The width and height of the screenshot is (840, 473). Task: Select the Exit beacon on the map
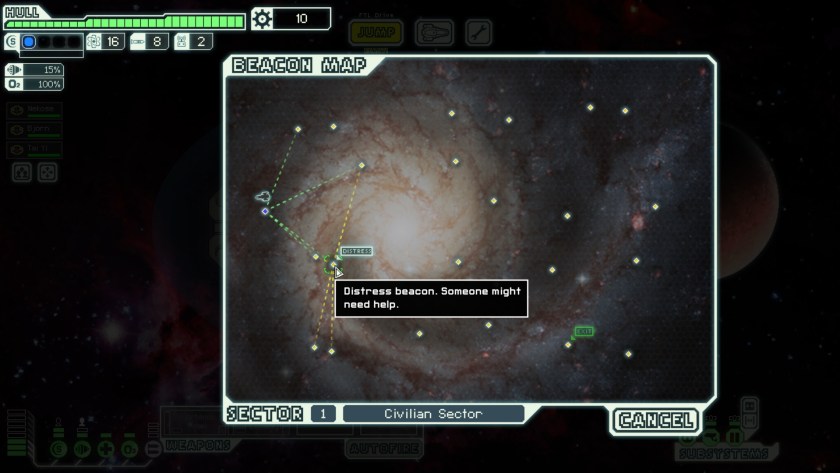[569, 344]
